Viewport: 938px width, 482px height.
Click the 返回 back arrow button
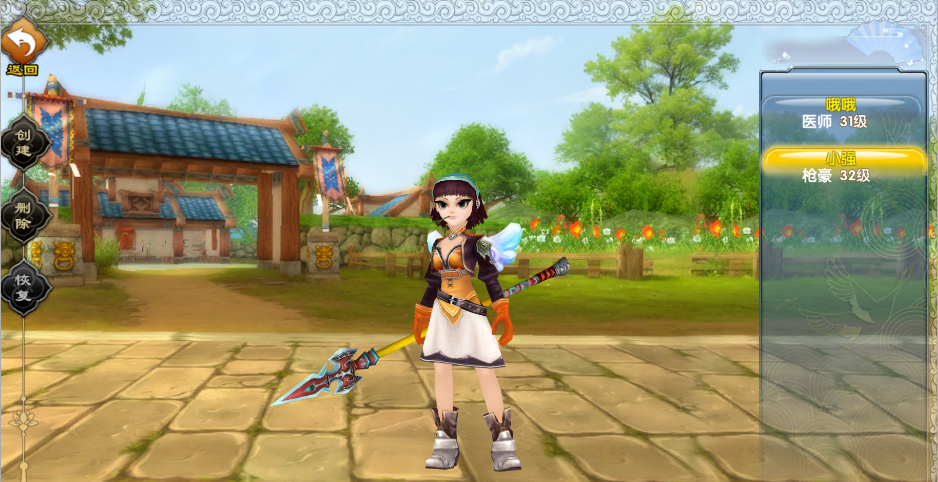[23, 45]
